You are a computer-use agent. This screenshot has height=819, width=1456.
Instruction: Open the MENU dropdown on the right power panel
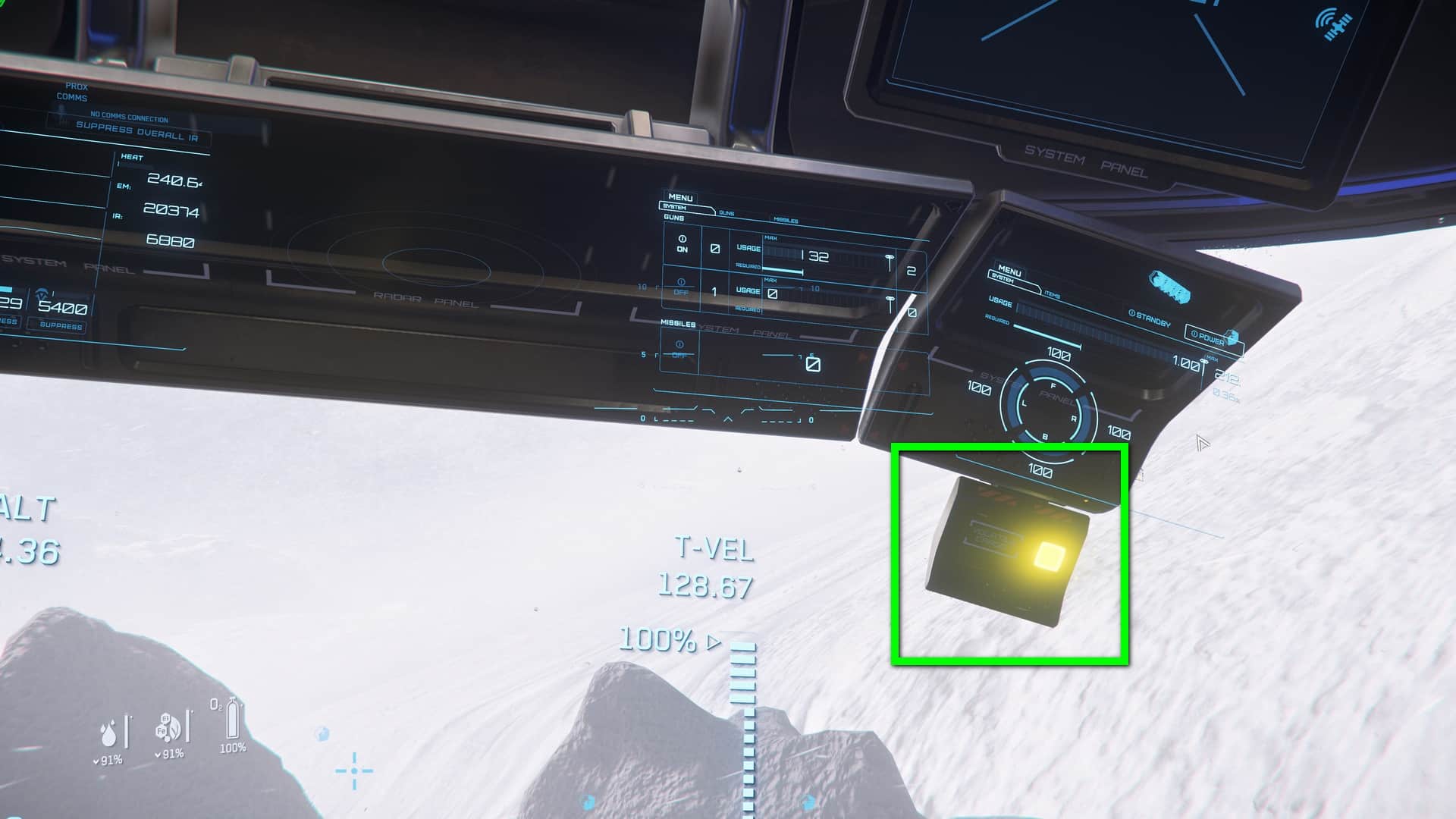click(1009, 271)
